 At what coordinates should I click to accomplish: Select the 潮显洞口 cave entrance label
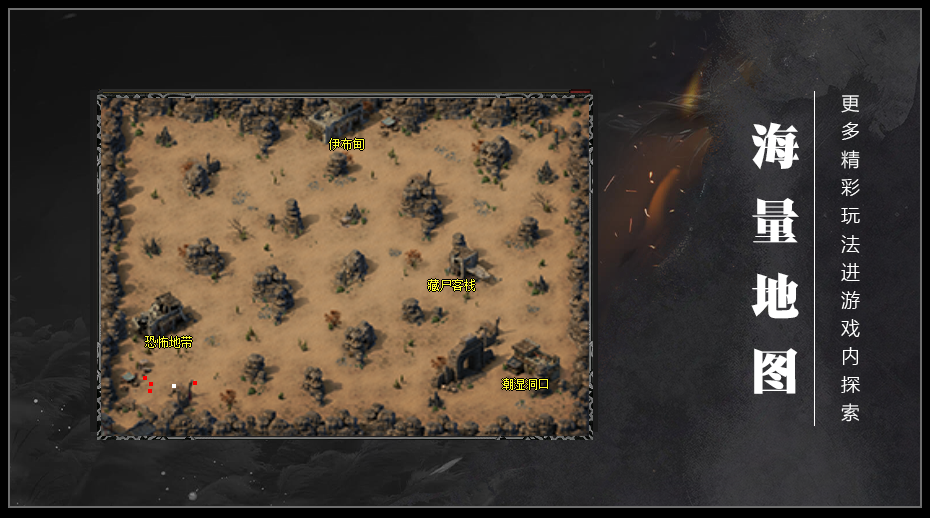(525, 384)
